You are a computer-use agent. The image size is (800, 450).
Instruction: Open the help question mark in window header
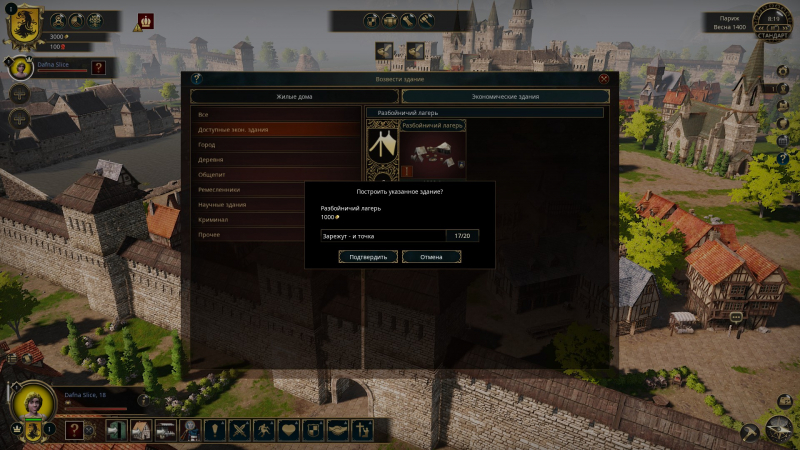click(x=197, y=78)
